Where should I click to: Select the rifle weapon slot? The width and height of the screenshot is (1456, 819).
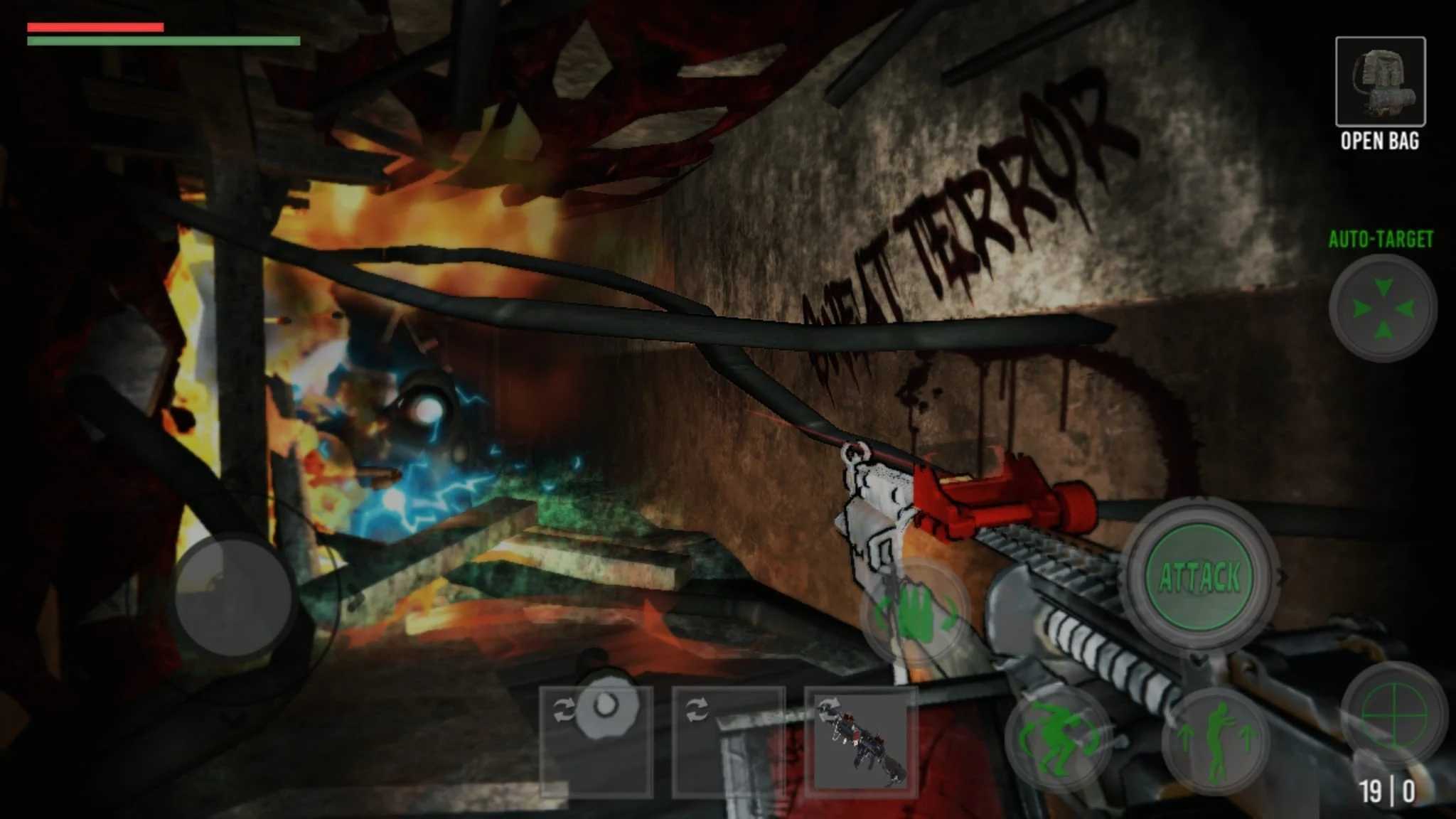[x=860, y=742]
